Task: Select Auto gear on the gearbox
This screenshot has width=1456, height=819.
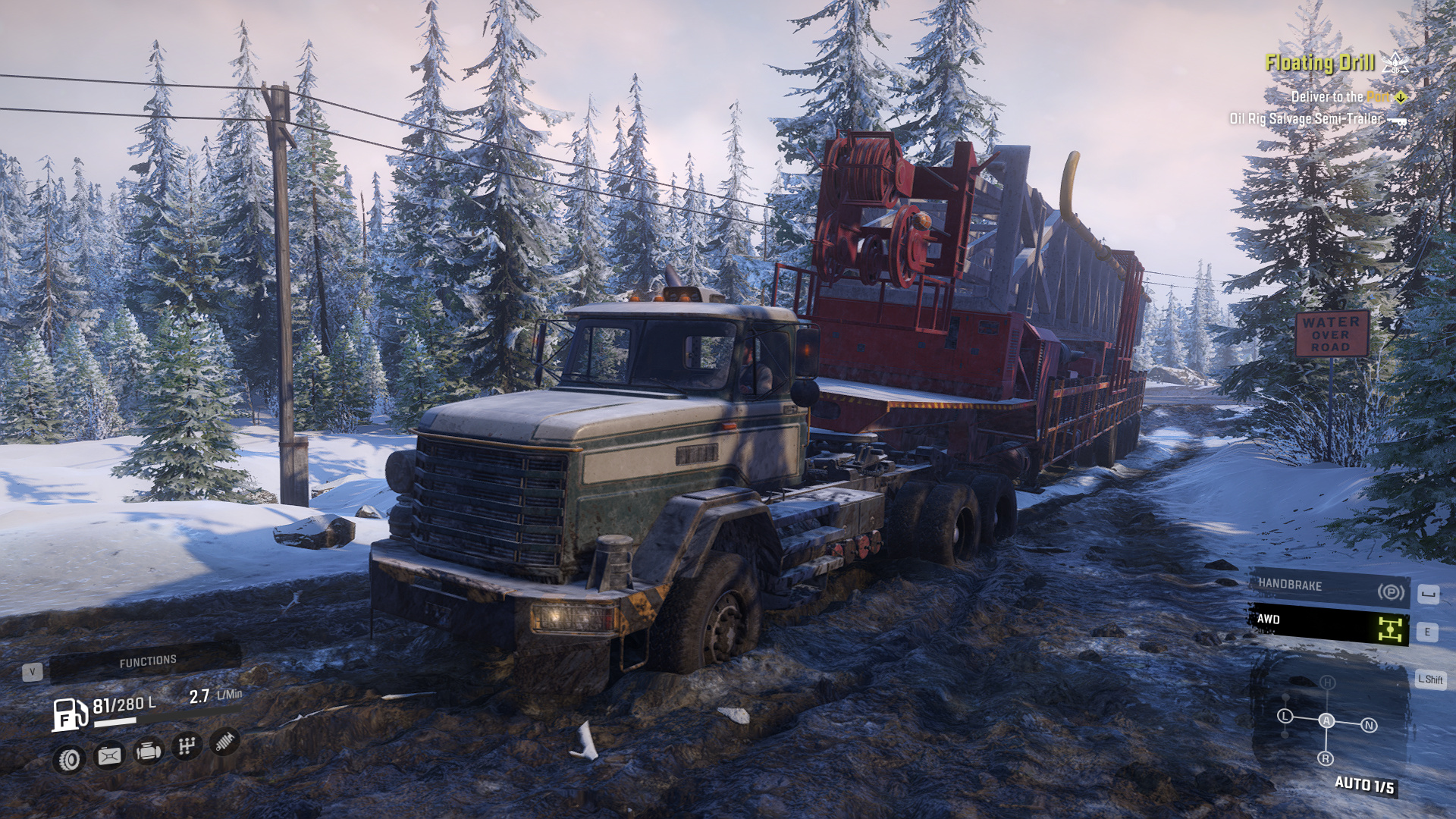Action: (x=1326, y=720)
